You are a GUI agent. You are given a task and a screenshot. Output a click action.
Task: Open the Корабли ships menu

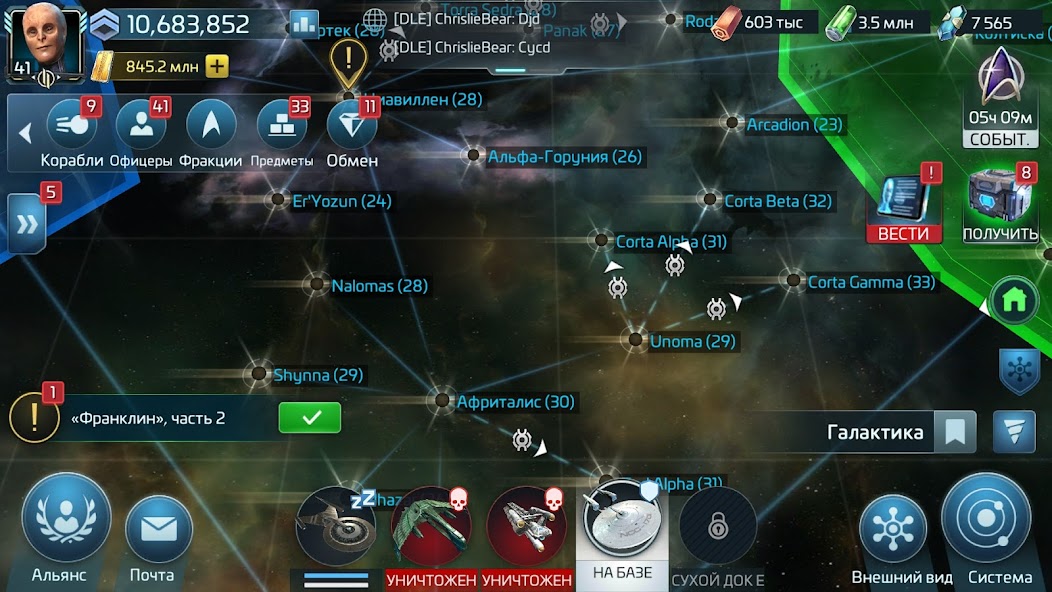[71, 127]
